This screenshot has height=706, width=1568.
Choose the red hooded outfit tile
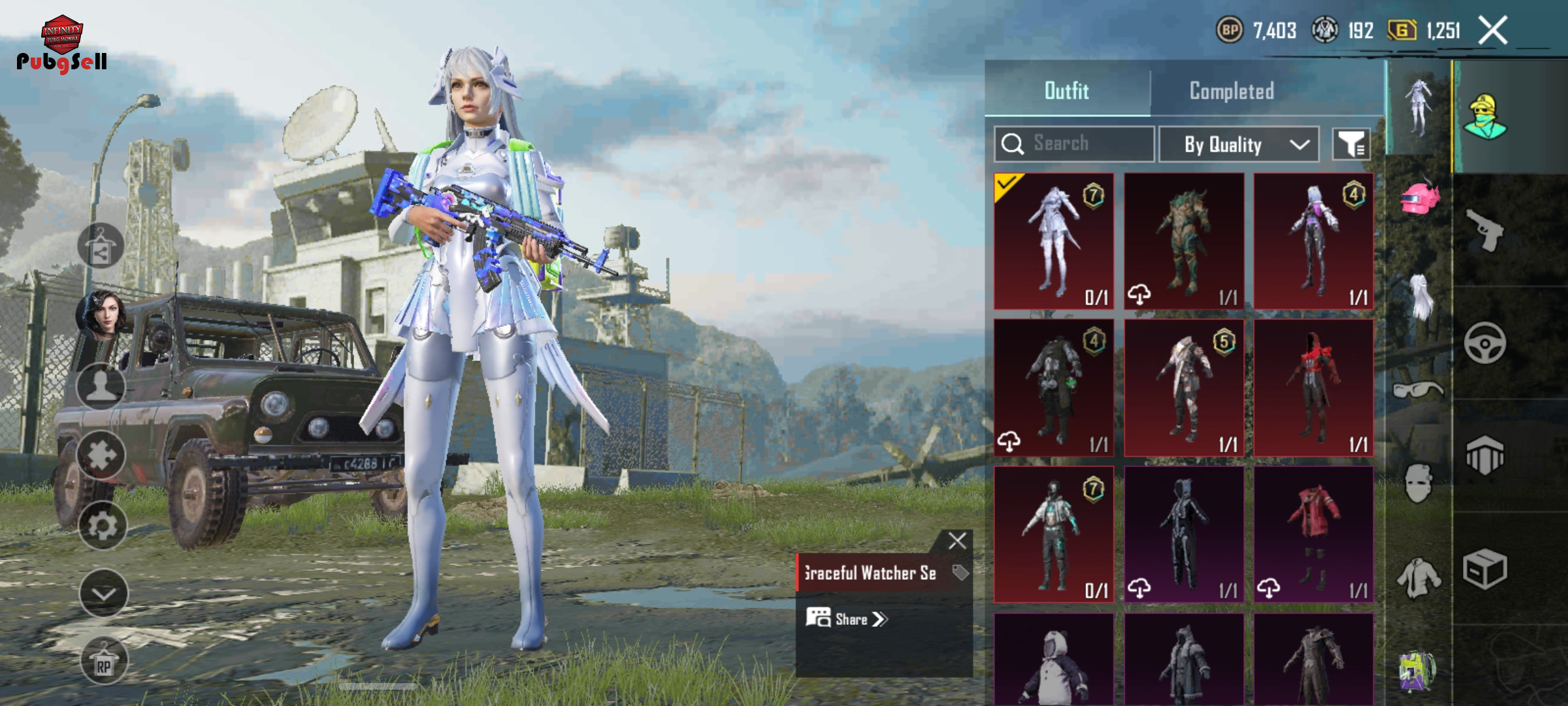tap(1313, 387)
